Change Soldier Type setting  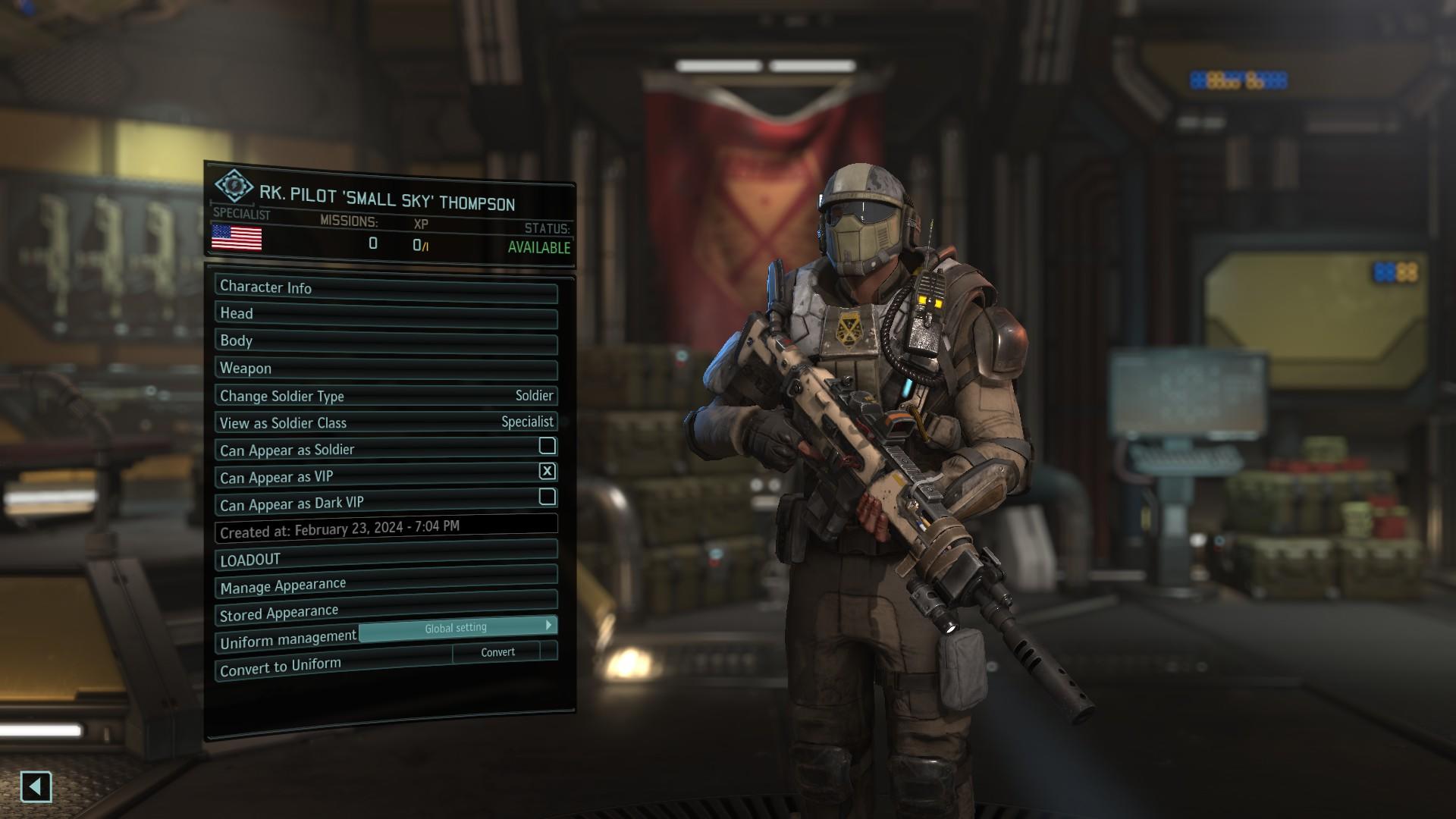tap(386, 397)
